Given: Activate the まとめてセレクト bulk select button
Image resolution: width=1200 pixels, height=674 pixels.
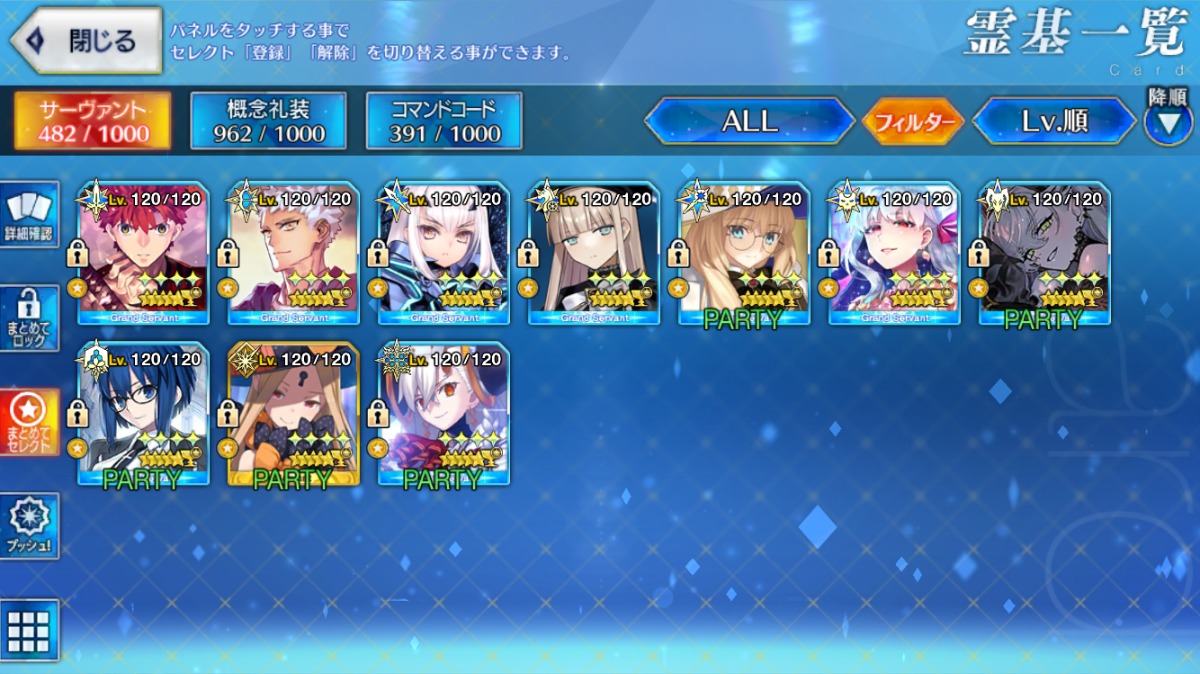Looking at the screenshot, I should [x=29, y=421].
